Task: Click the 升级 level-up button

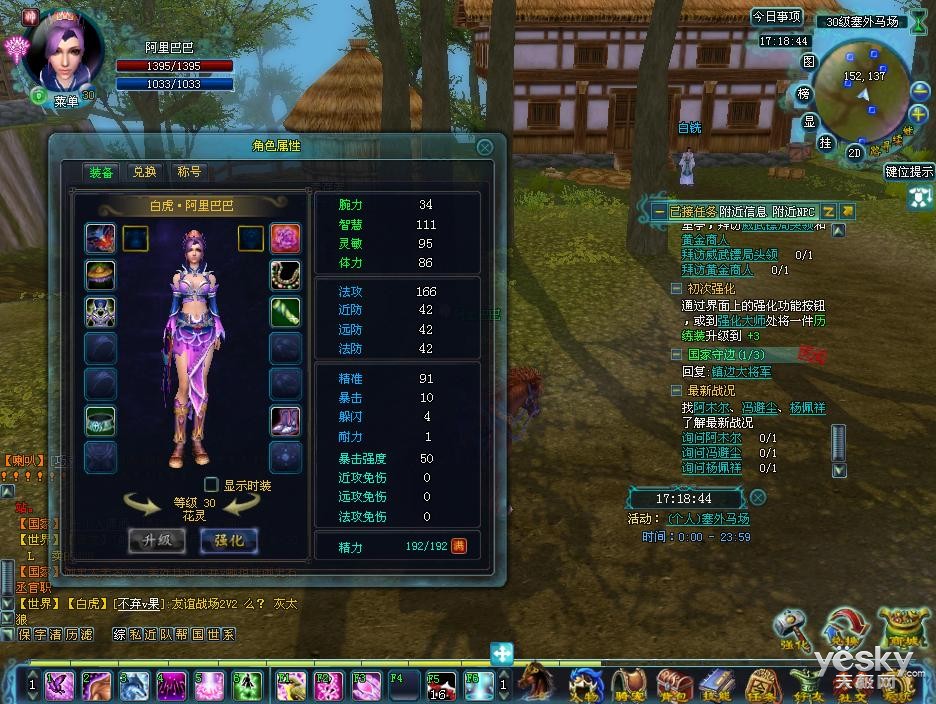Action: click(157, 540)
